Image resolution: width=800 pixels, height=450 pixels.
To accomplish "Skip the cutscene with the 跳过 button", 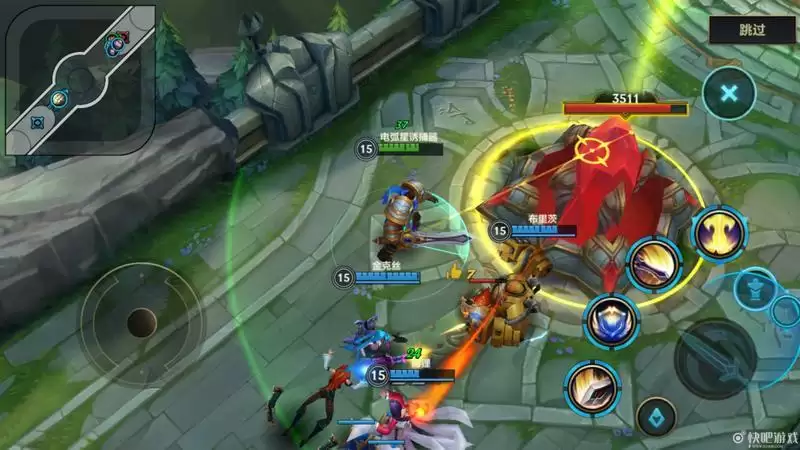I will (x=752, y=29).
